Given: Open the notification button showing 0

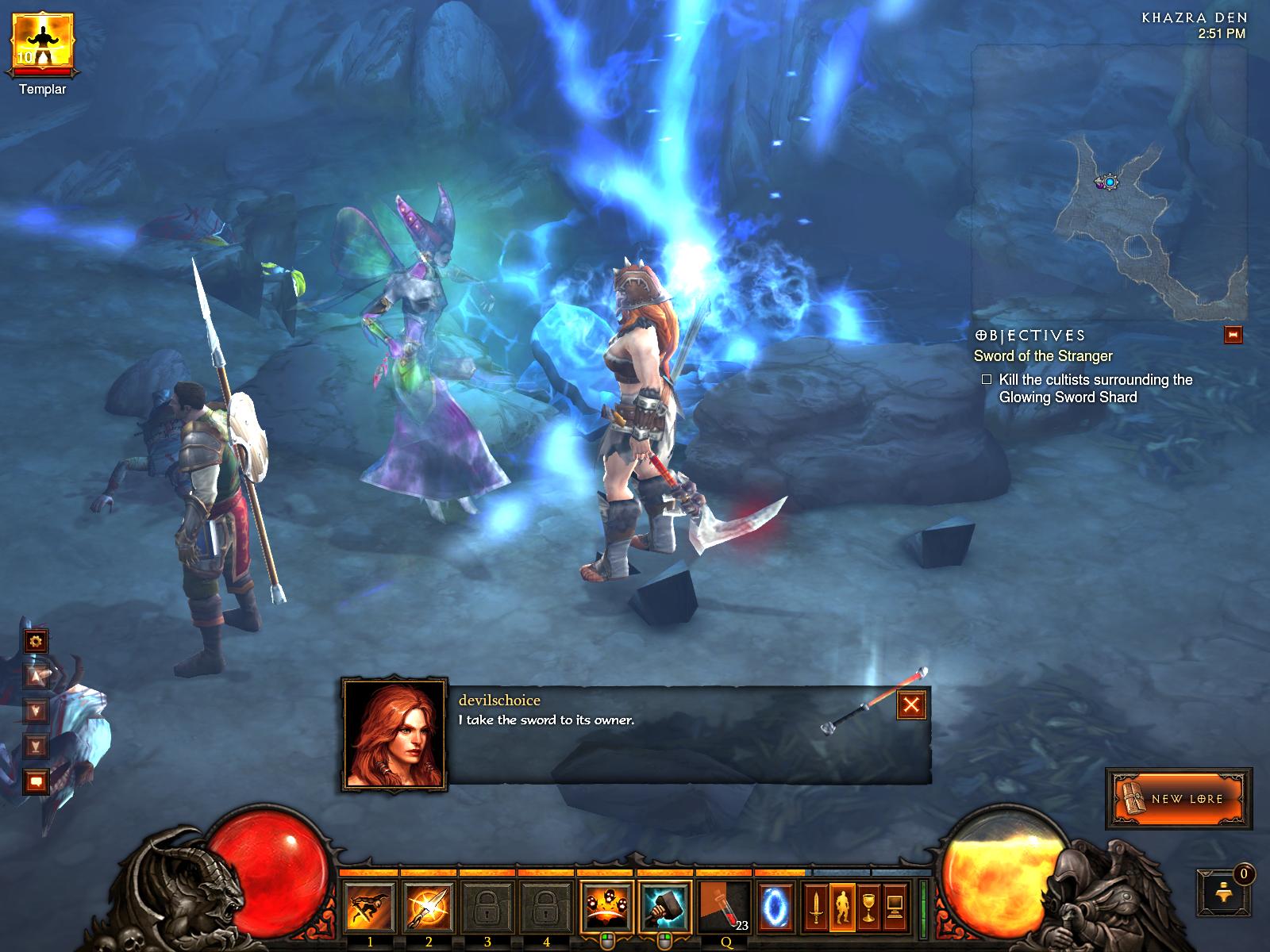Looking at the screenshot, I should pyautogui.click(x=1223, y=889).
